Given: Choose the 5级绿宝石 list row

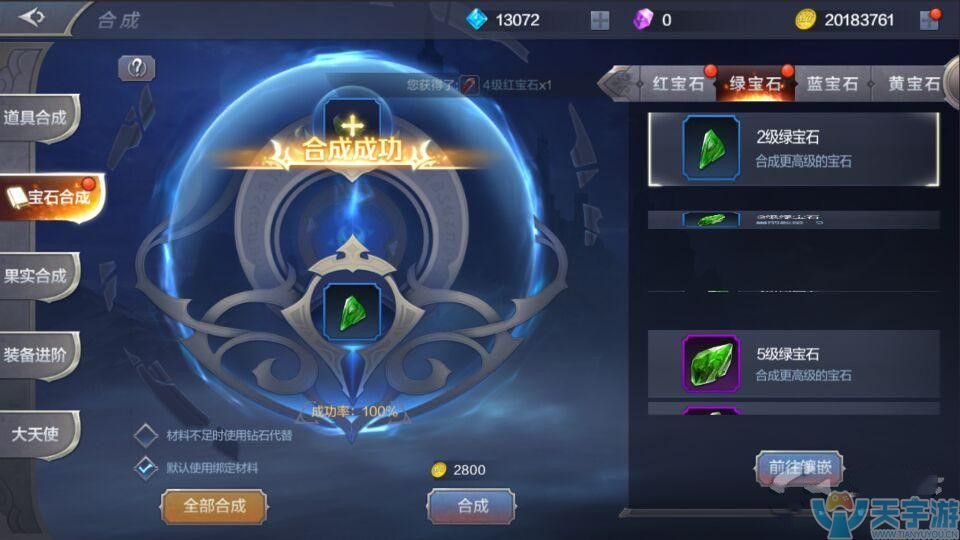Looking at the screenshot, I should (x=793, y=364).
